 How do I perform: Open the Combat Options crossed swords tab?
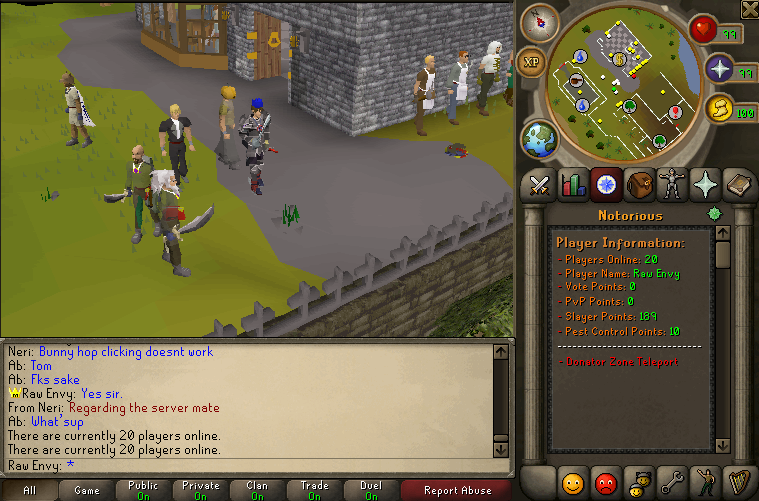(x=541, y=185)
